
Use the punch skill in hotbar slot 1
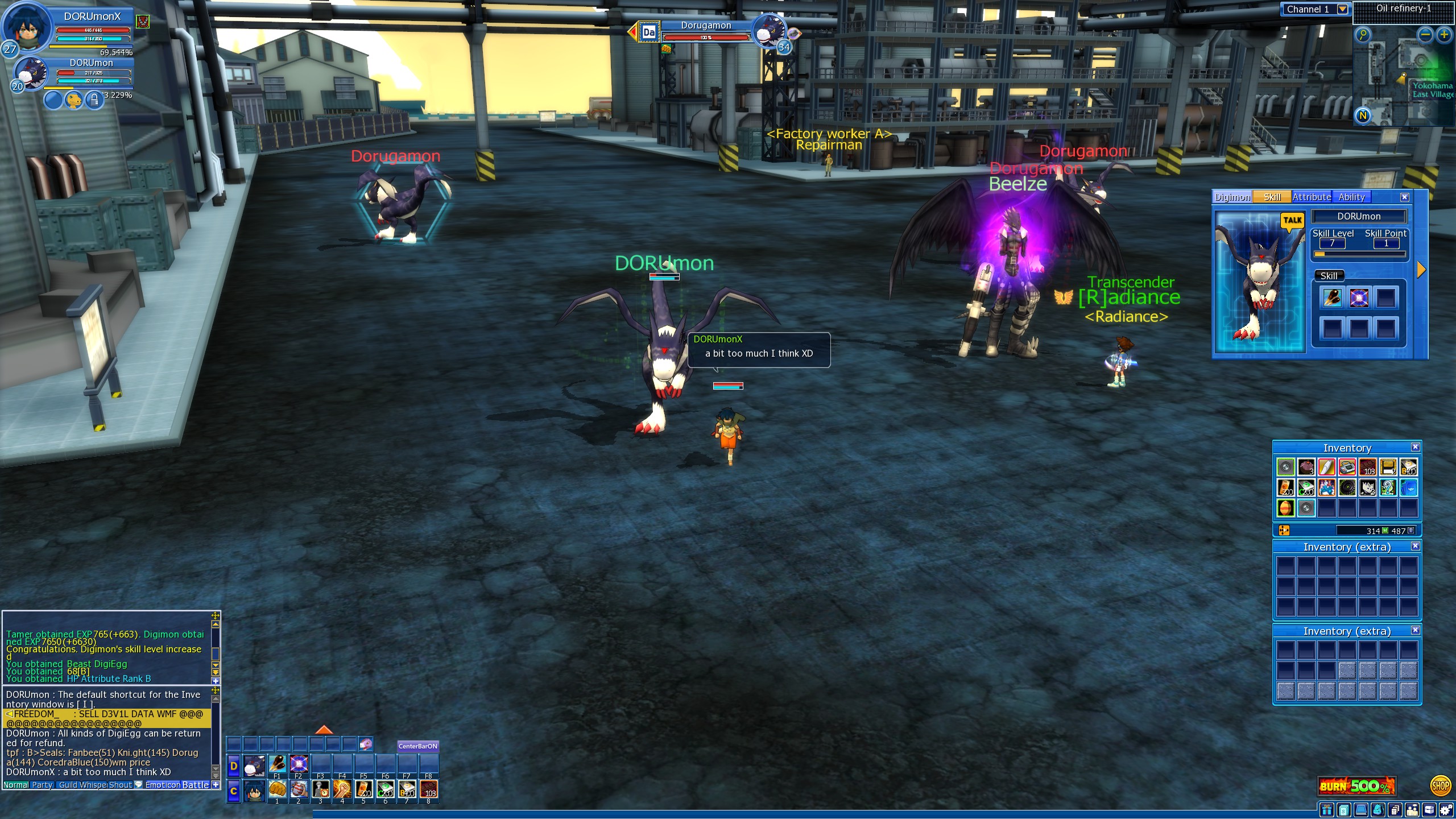click(277, 789)
